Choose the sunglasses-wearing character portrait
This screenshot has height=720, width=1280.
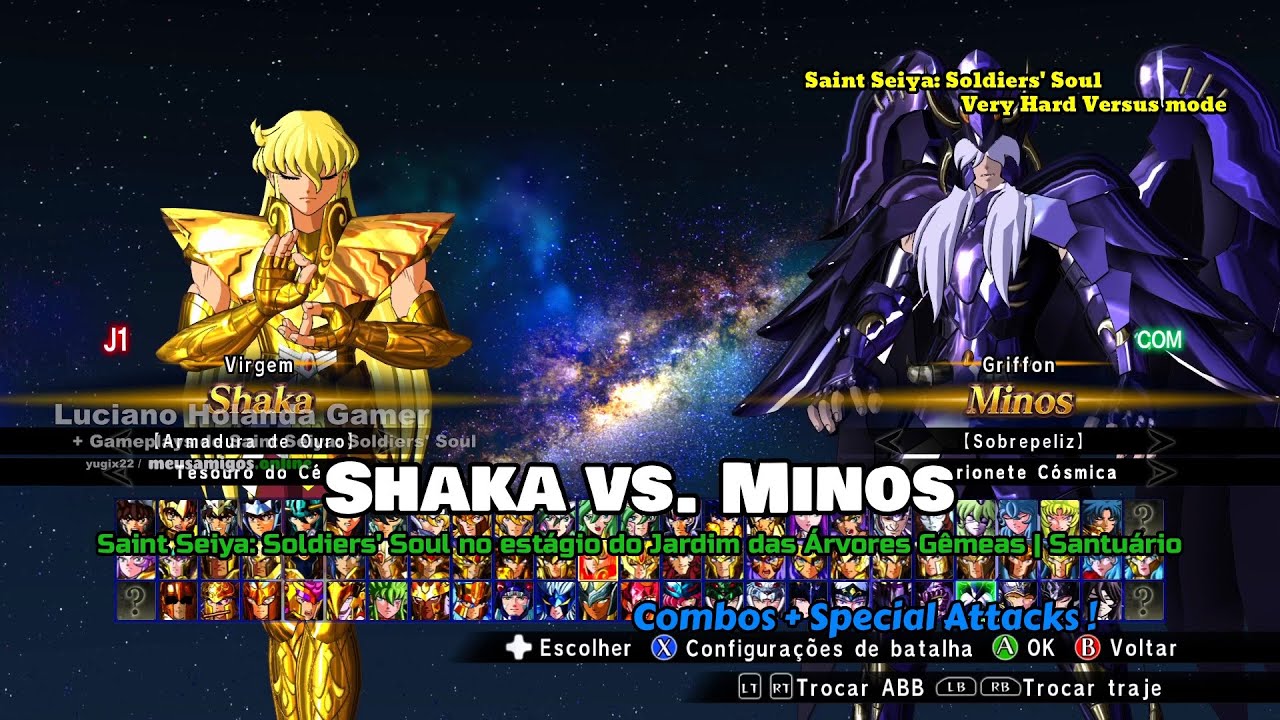click(x=176, y=601)
